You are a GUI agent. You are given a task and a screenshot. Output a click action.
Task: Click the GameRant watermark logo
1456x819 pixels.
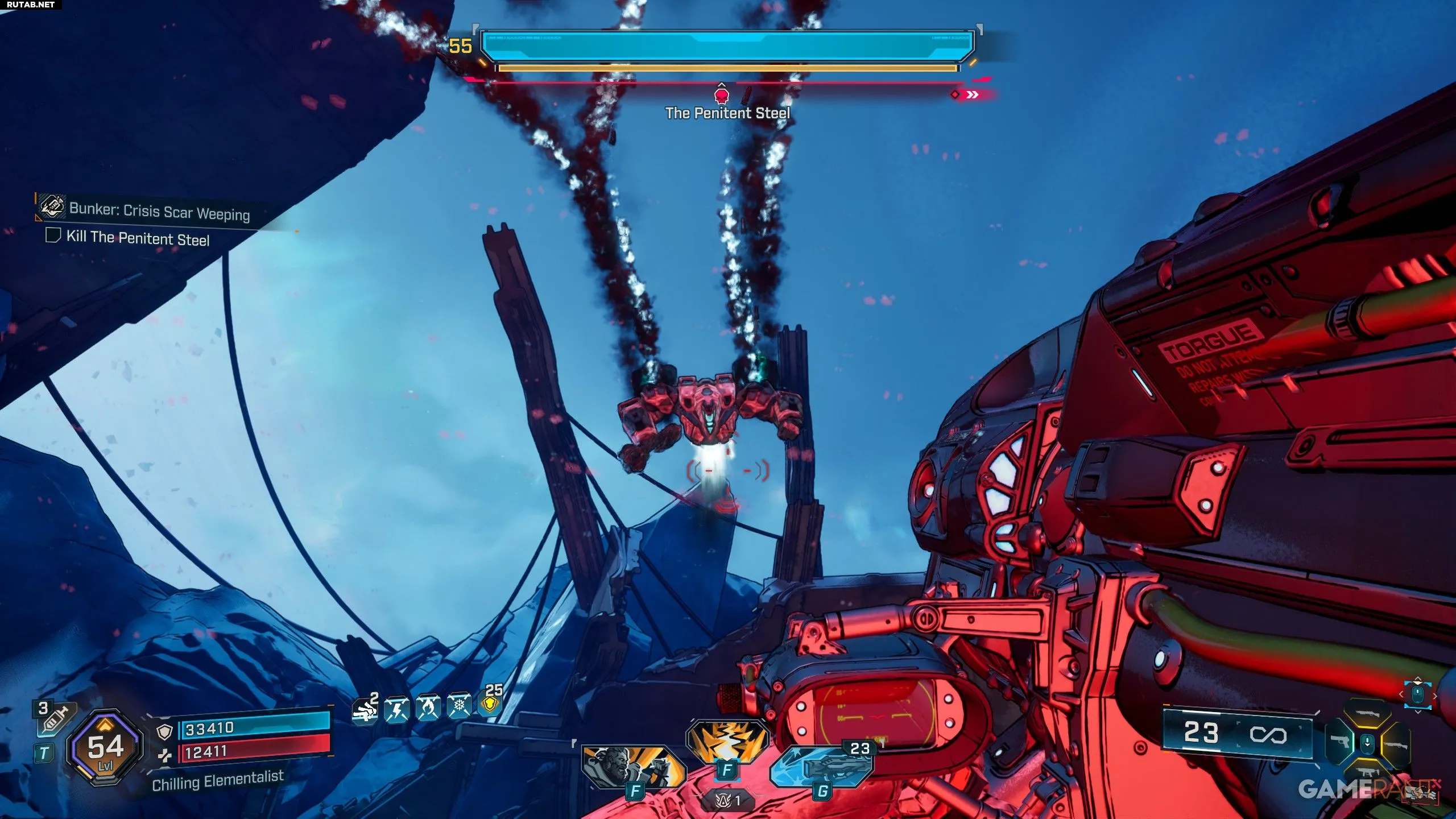1365,789
